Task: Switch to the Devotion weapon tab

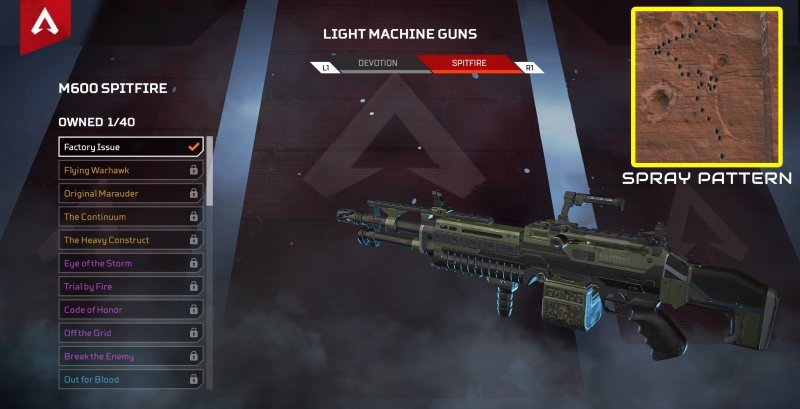Action: coord(377,64)
